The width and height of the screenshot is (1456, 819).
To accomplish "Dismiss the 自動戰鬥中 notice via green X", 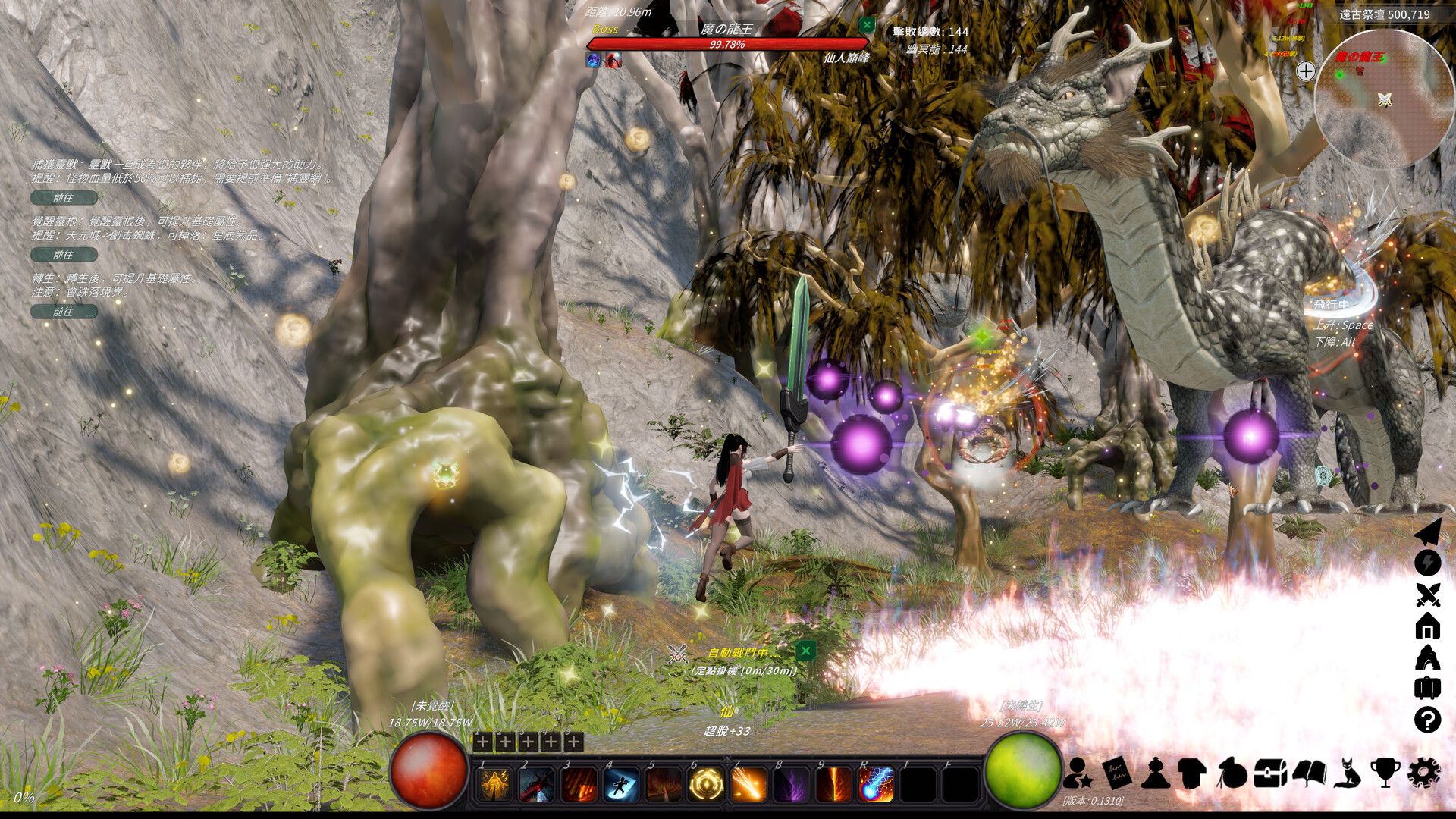I will tap(806, 651).
